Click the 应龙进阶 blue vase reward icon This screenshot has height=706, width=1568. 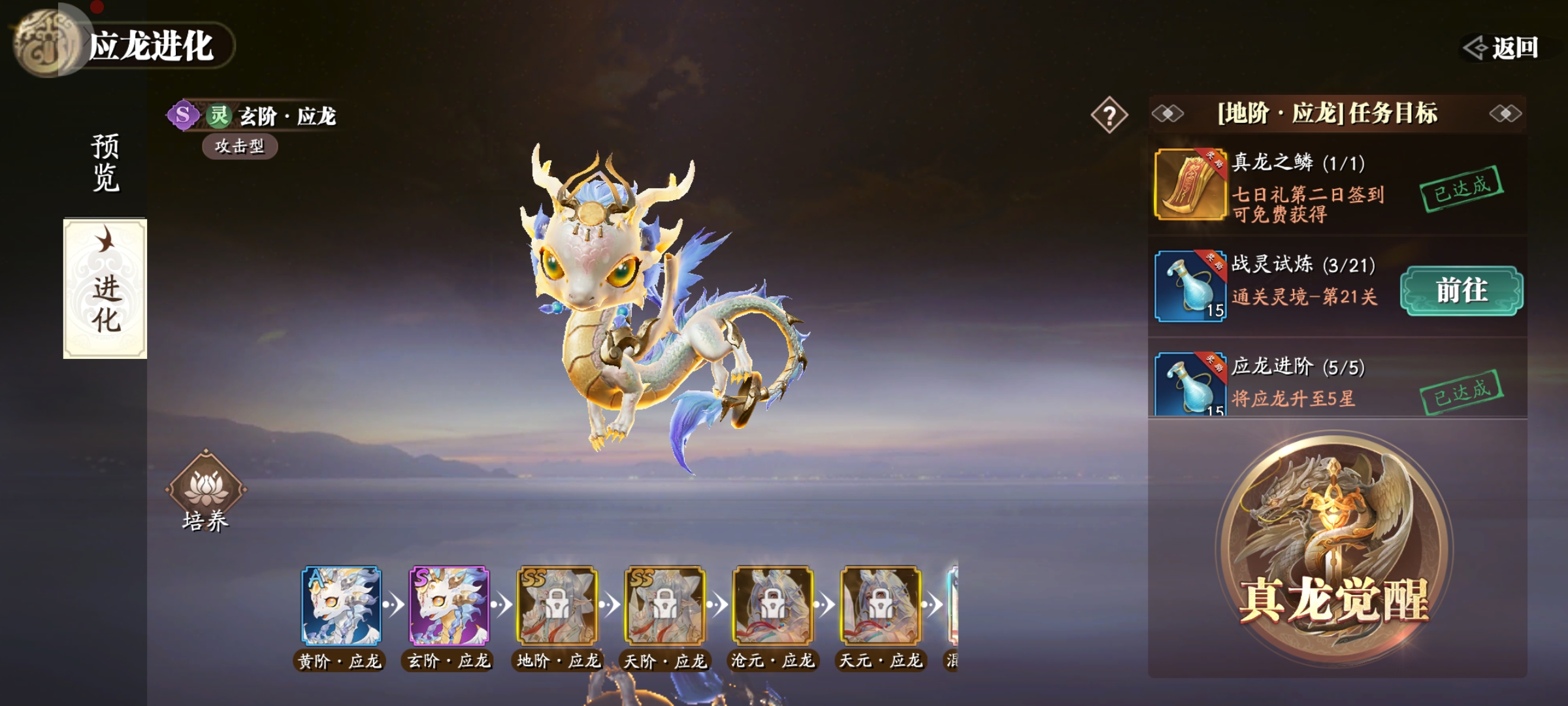tap(1190, 384)
